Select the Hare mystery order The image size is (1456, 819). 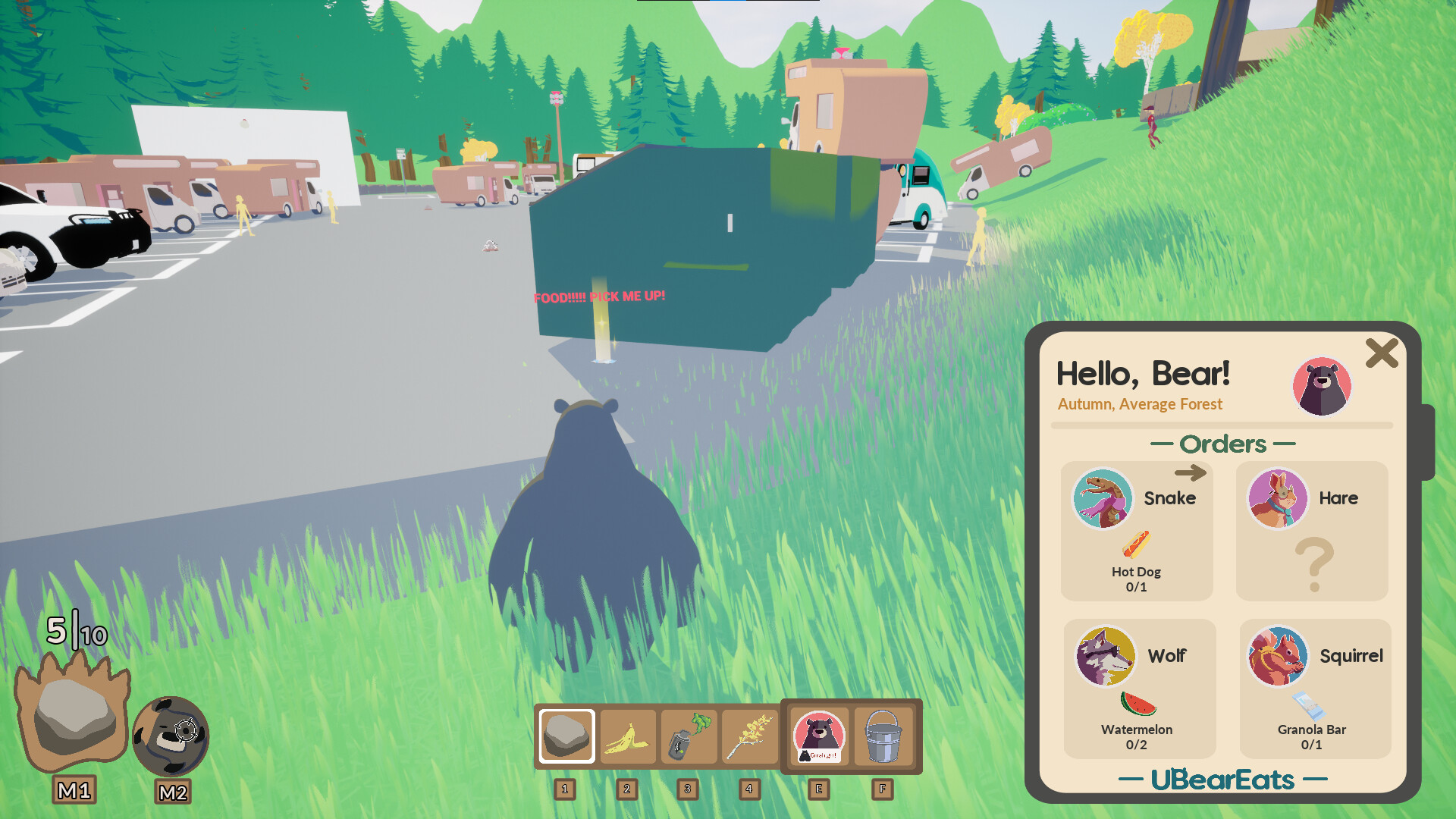pos(1312,531)
